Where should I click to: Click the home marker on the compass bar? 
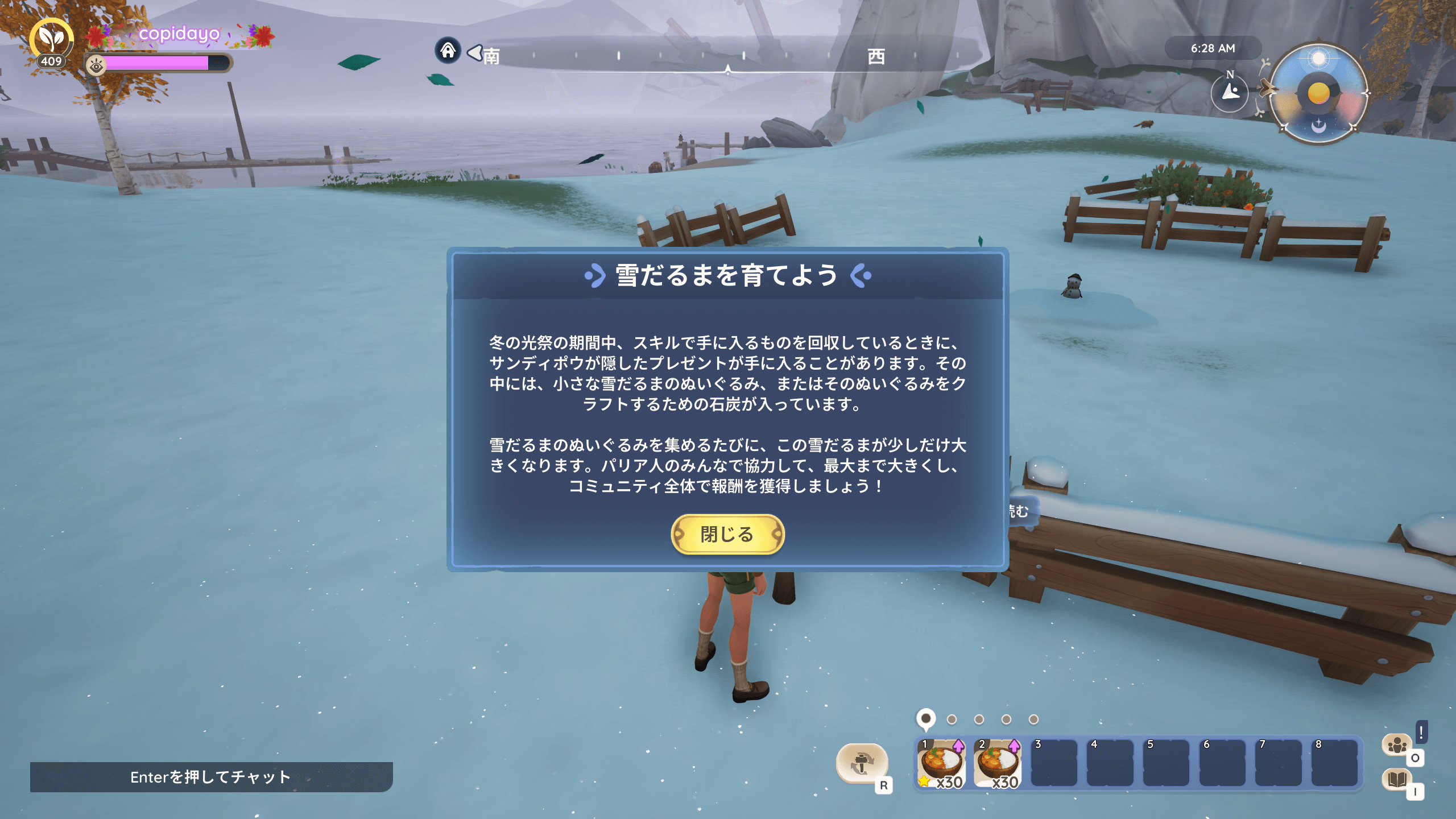pyautogui.click(x=448, y=51)
